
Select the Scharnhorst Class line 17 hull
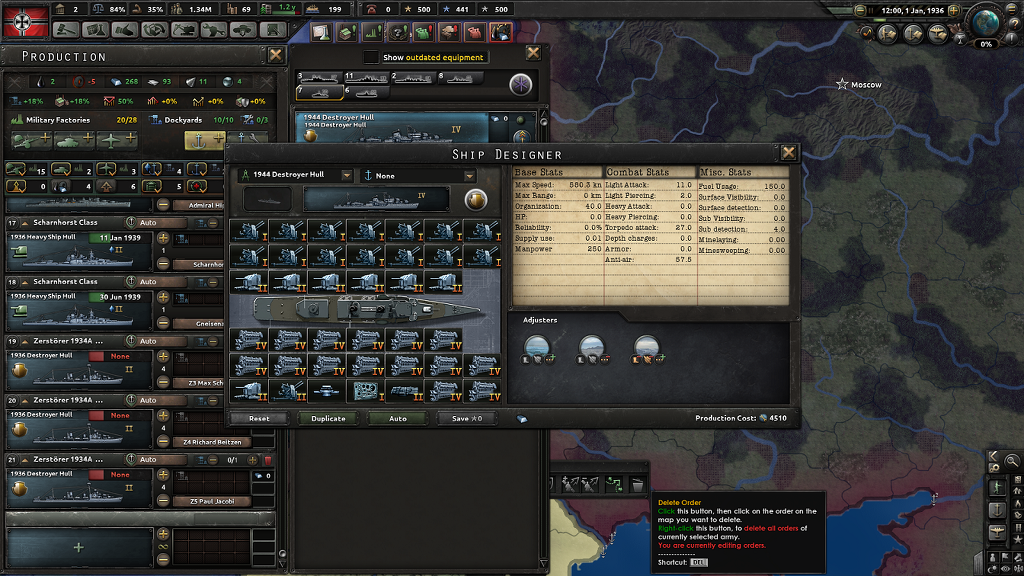click(79, 254)
